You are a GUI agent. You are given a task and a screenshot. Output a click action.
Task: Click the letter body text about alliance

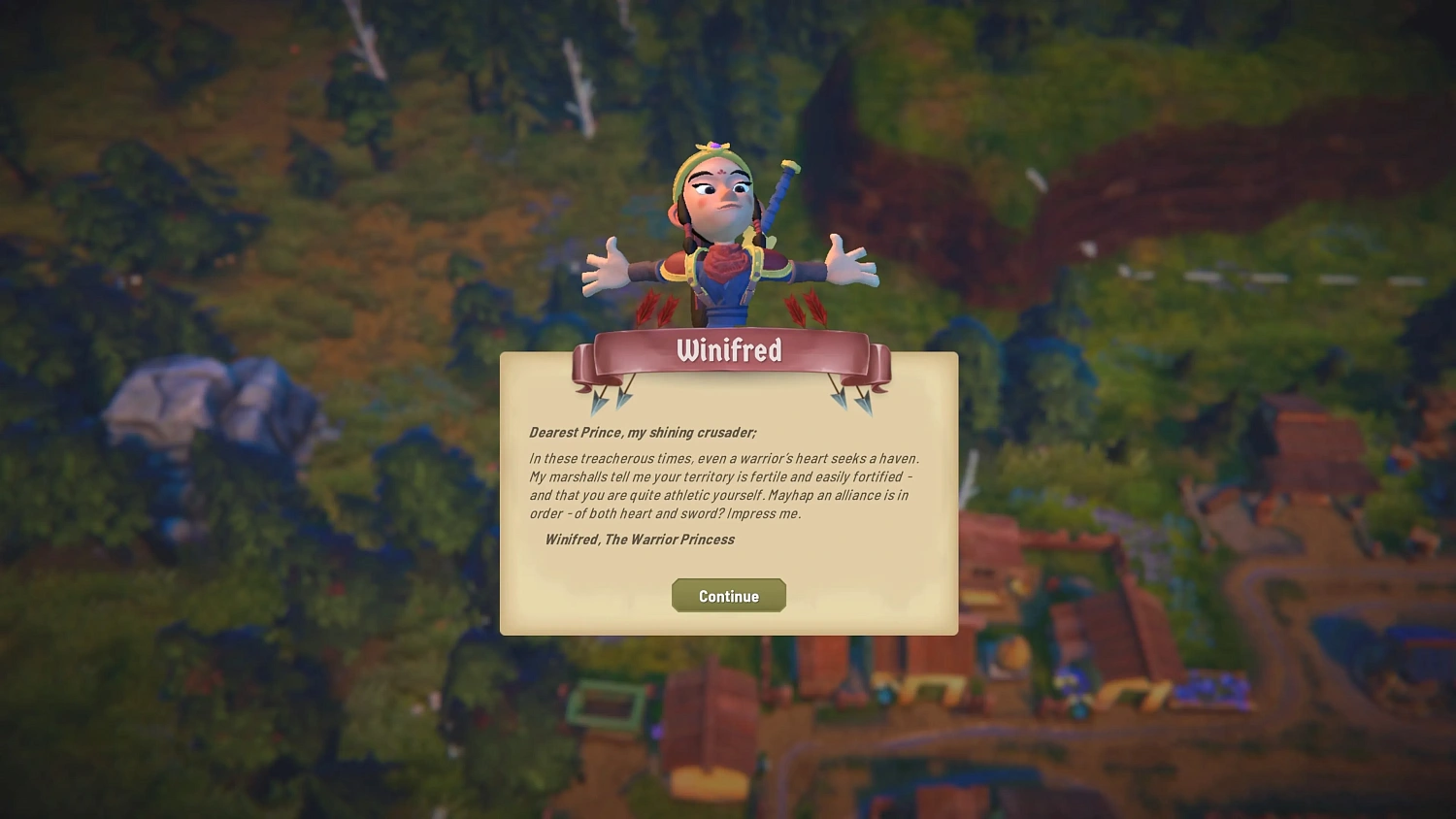coord(723,485)
